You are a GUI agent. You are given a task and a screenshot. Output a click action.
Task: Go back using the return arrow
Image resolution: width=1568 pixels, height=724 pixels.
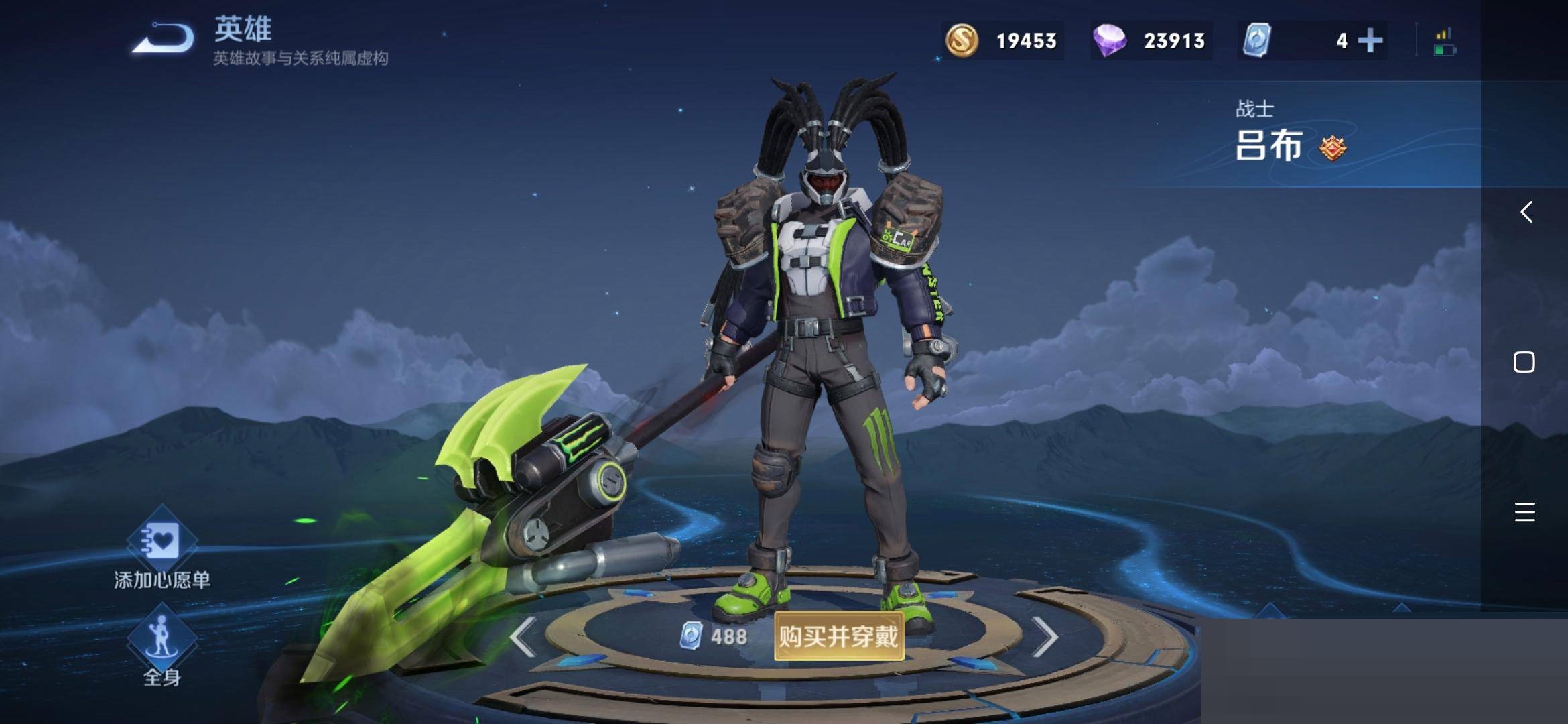[x=163, y=38]
